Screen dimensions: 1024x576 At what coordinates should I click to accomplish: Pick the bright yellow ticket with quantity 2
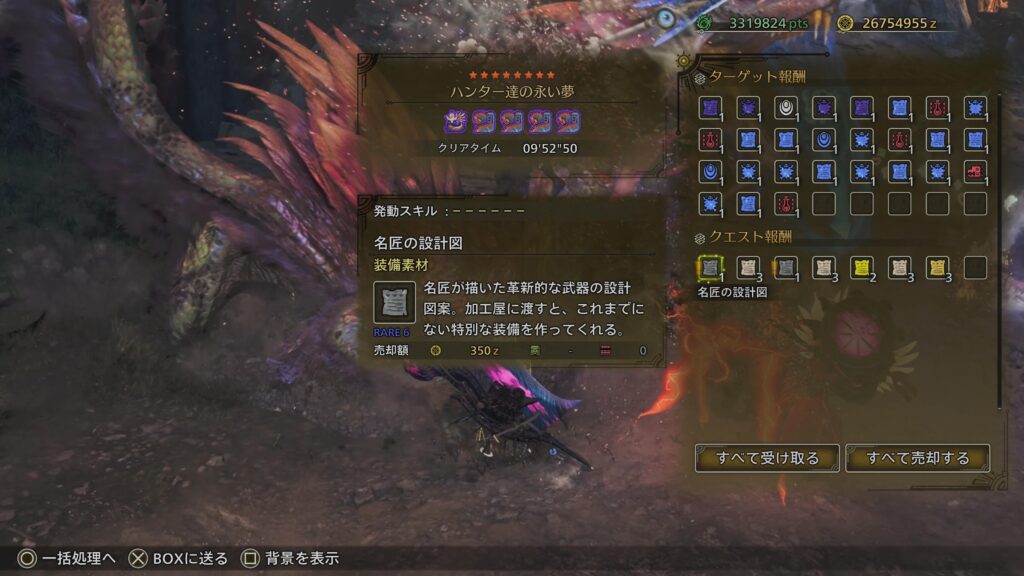pos(861,267)
